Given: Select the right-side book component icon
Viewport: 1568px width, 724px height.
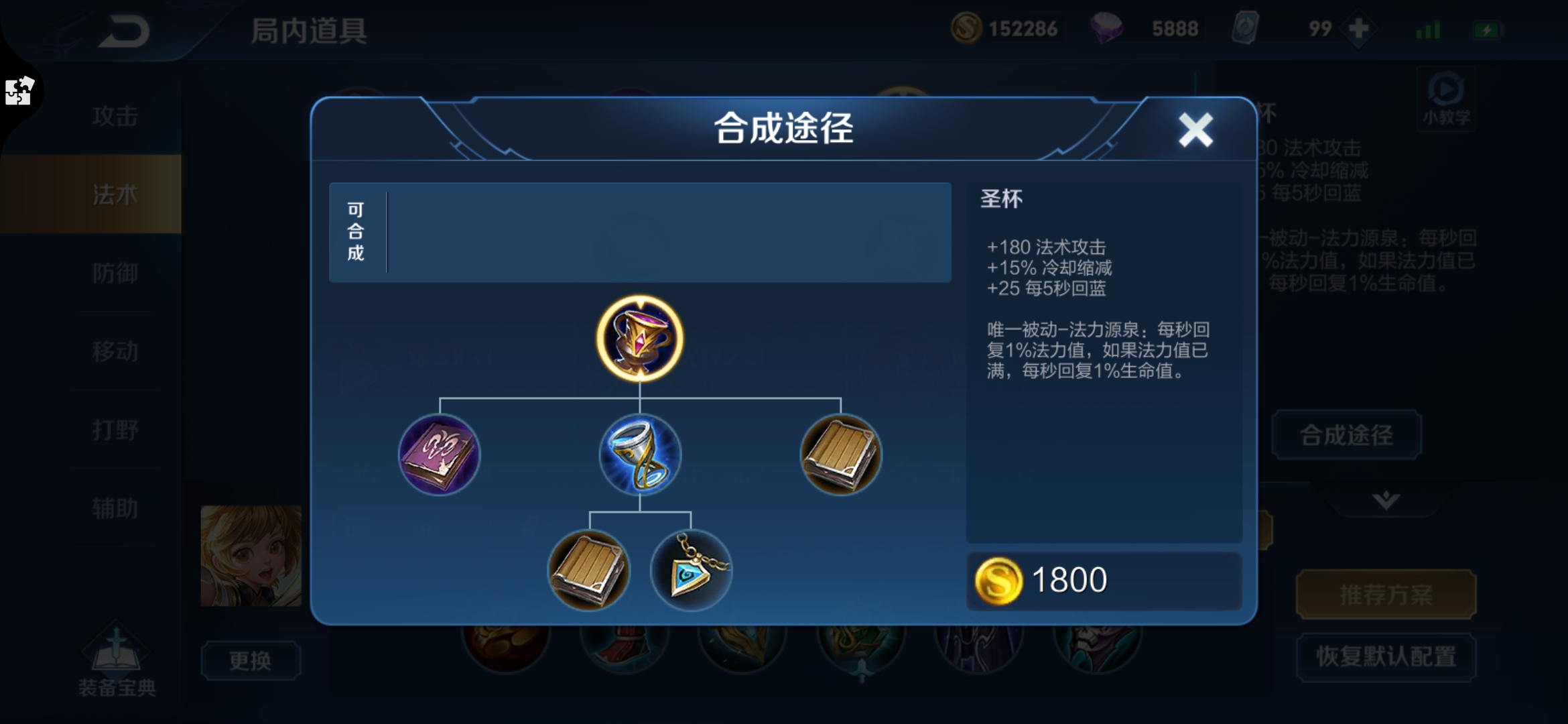Looking at the screenshot, I should [x=841, y=456].
